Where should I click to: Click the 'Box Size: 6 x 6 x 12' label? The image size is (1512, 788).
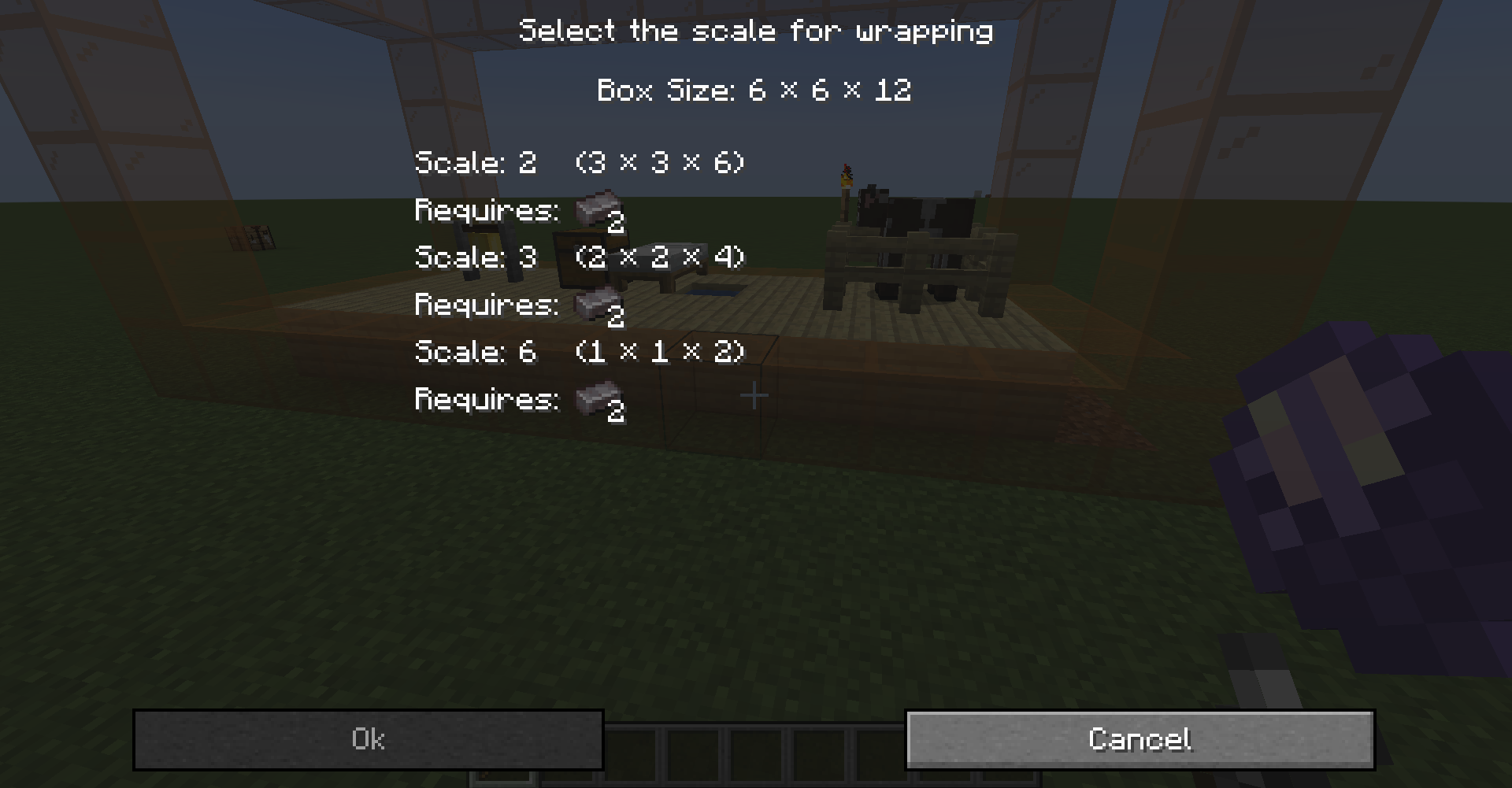[x=754, y=89]
